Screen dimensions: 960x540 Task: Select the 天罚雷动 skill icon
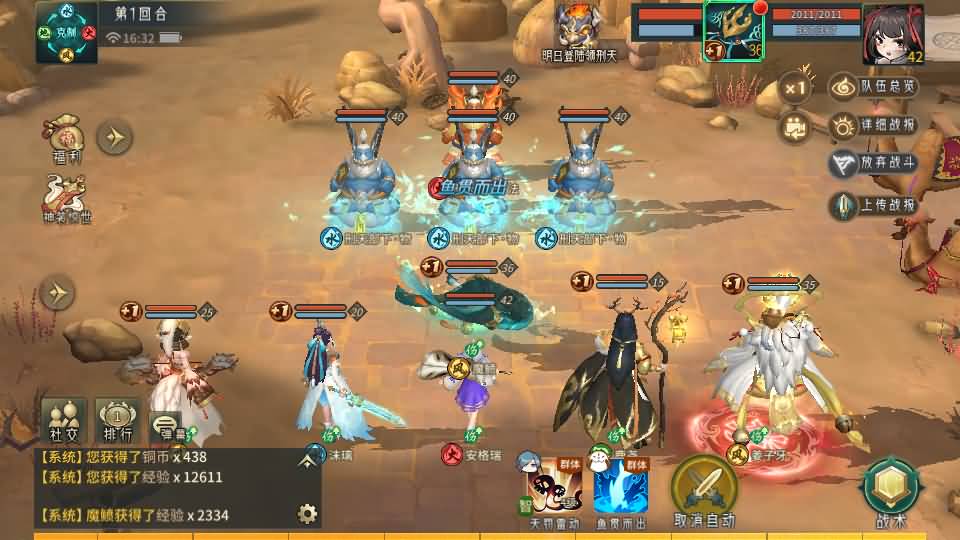(553, 489)
